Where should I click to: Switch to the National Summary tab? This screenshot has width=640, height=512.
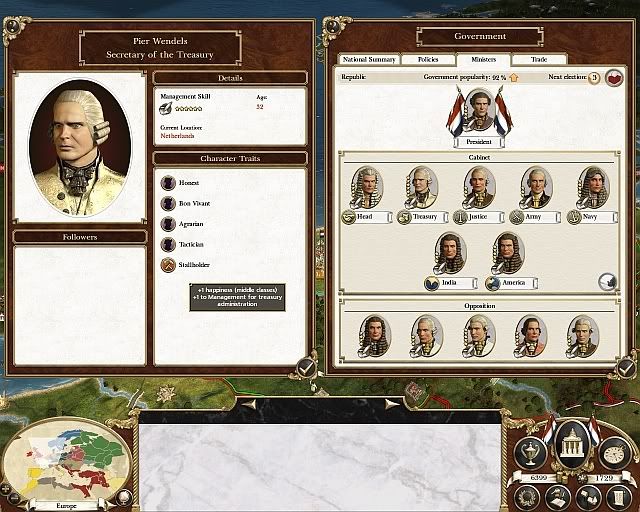[x=370, y=60]
